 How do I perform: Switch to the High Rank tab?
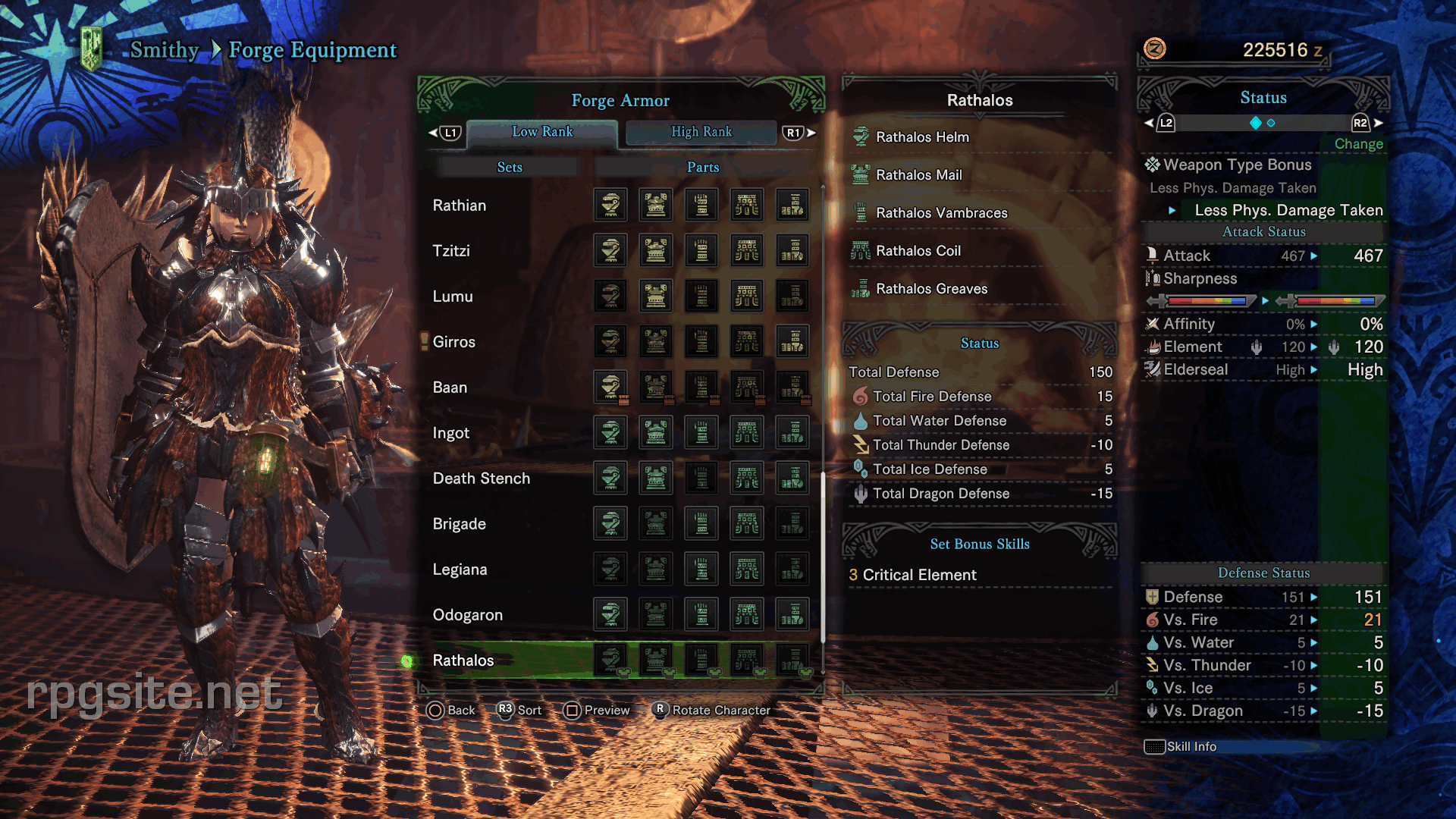coord(701,131)
